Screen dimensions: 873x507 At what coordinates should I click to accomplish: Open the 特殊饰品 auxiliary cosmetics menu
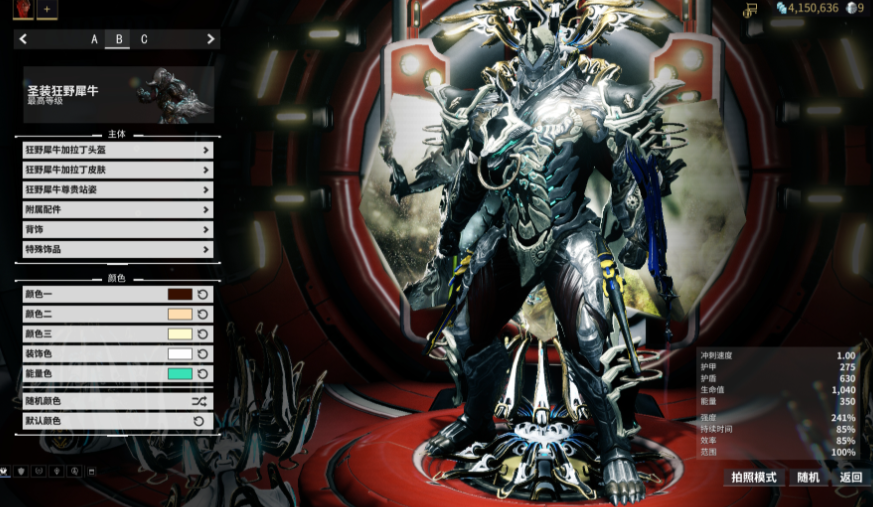coord(117,250)
